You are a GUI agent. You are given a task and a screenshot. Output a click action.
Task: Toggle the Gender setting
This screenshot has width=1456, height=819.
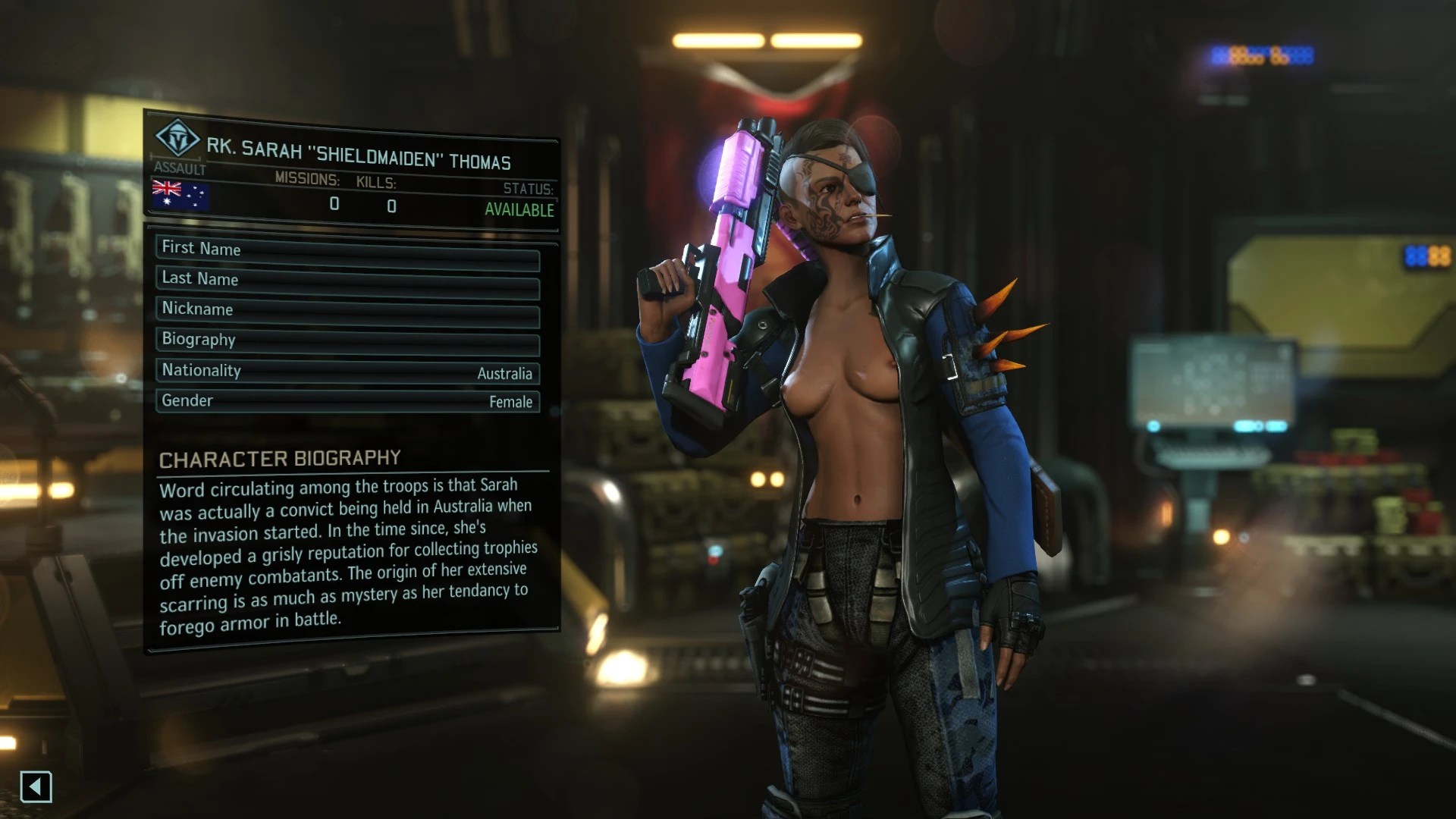point(347,401)
